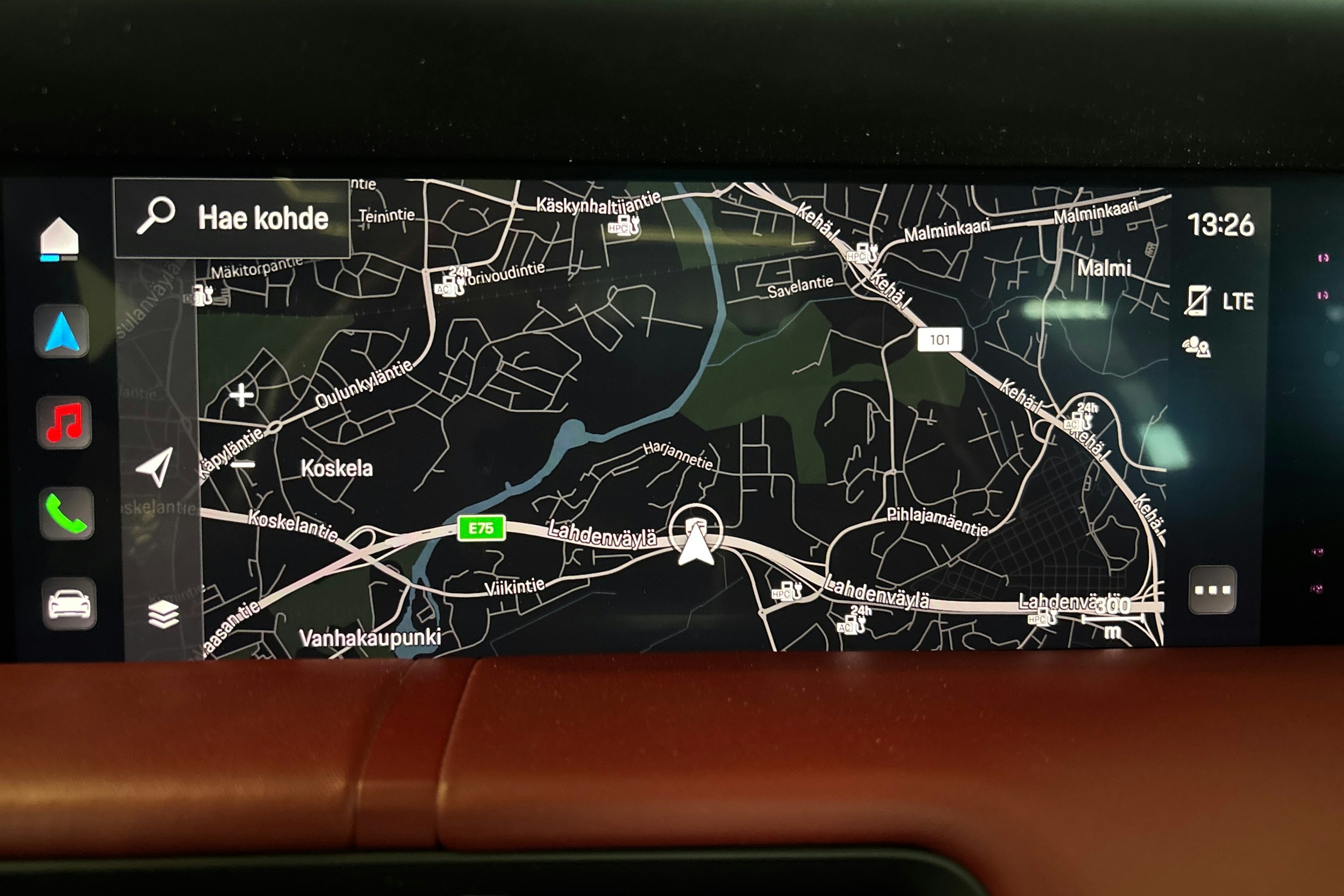Open the map layers options
The height and width of the screenshot is (896, 1344).
pyautogui.click(x=163, y=614)
